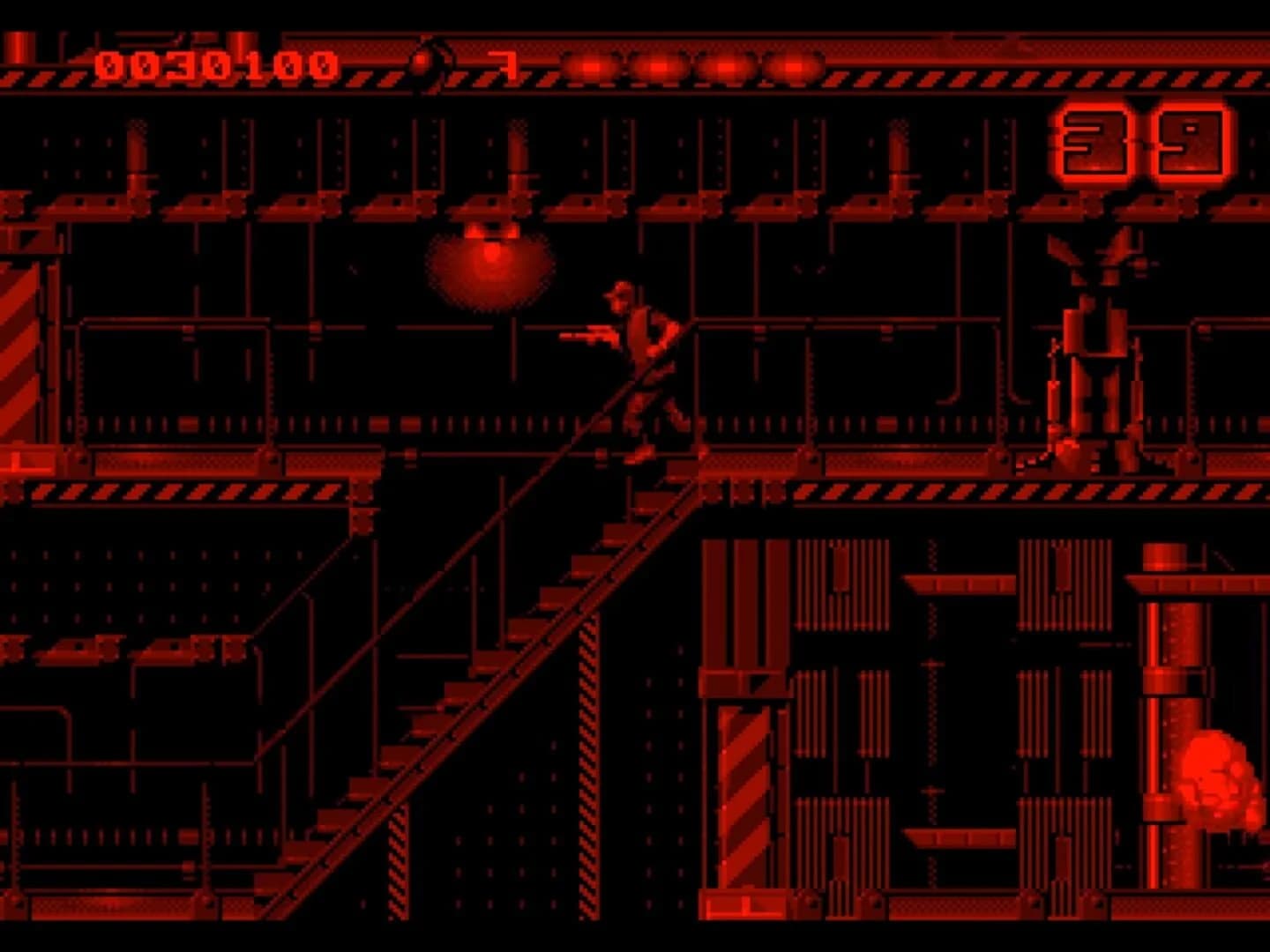Click the gun pickup icon on the HUD bar
This screenshot has width=1270, height=952.
click(504, 63)
